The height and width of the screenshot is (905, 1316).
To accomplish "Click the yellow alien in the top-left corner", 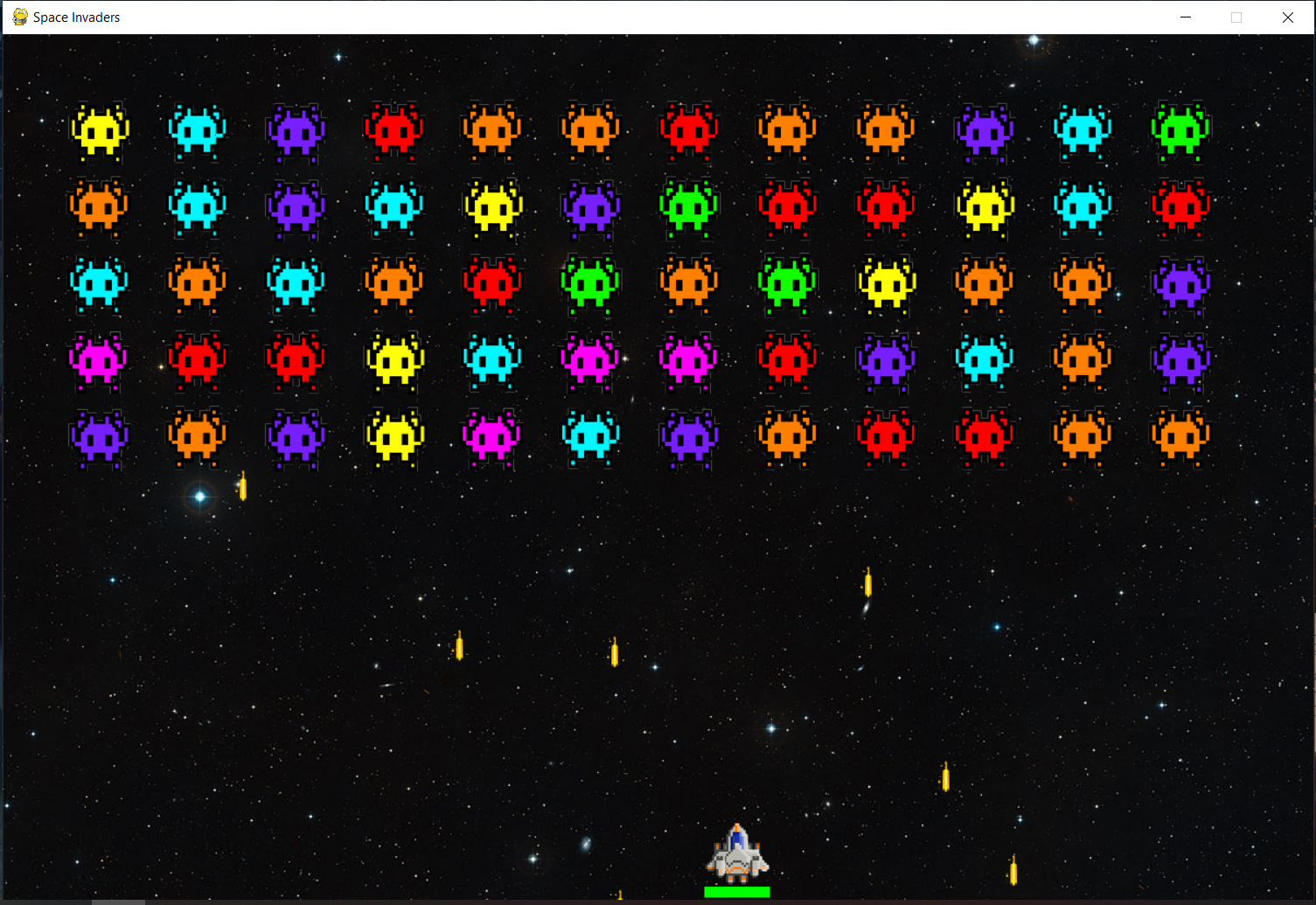I will [x=99, y=133].
